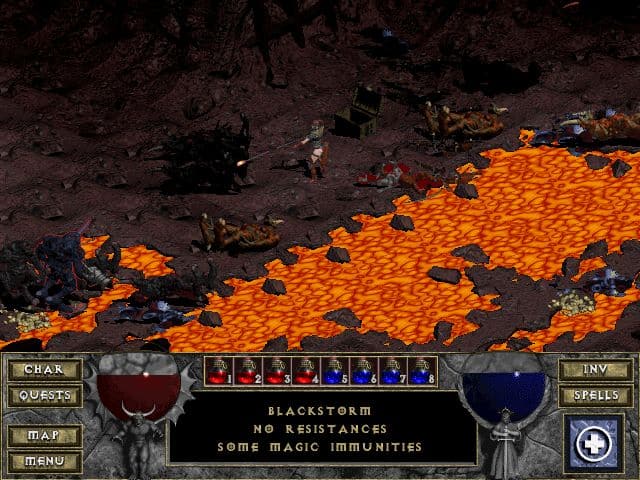This screenshot has height=480, width=640.
Task: Click the current spell icon with the white cross
Action: click(x=596, y=443)
